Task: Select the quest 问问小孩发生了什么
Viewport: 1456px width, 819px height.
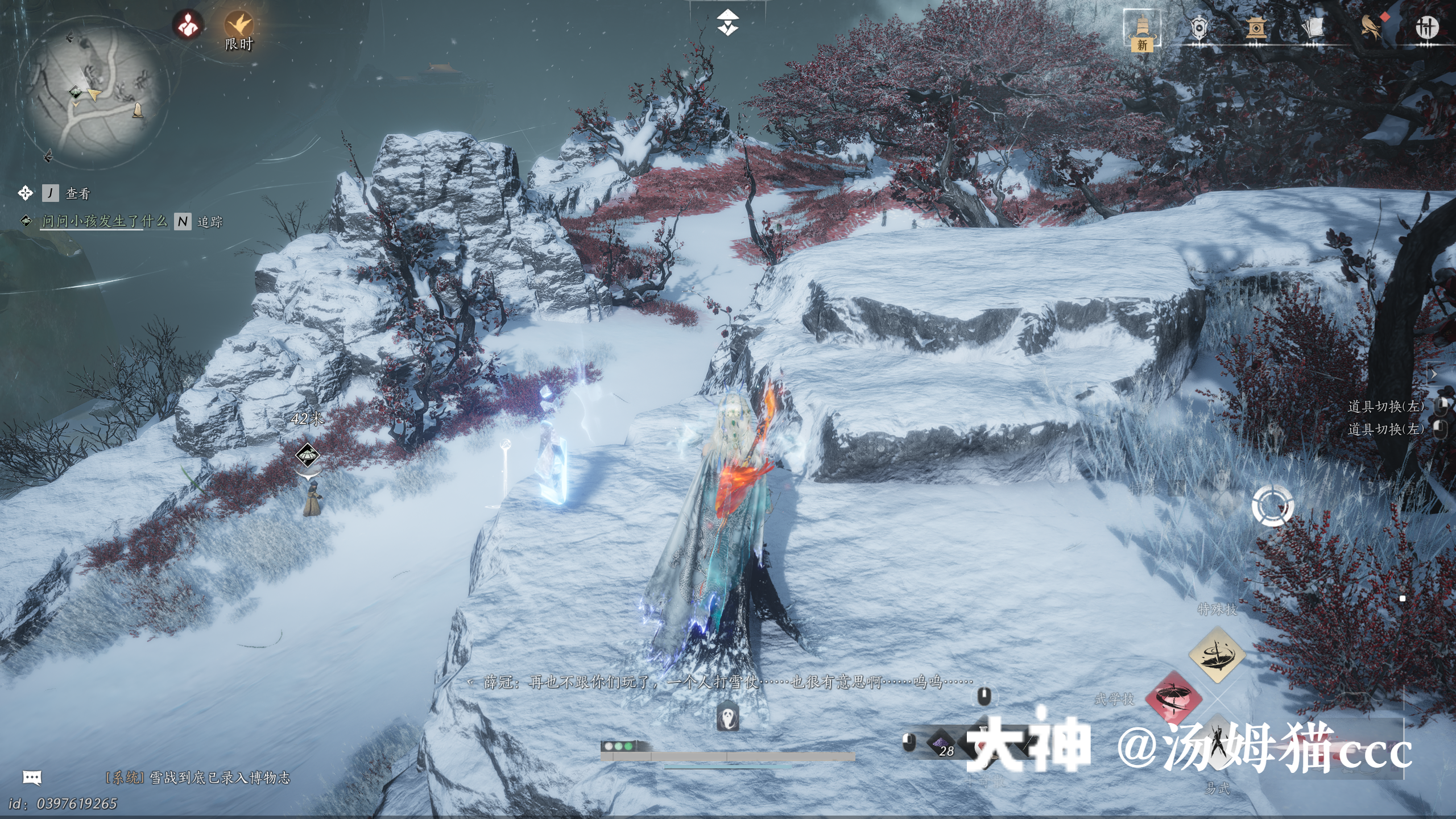Action: (x=104, y=221)
